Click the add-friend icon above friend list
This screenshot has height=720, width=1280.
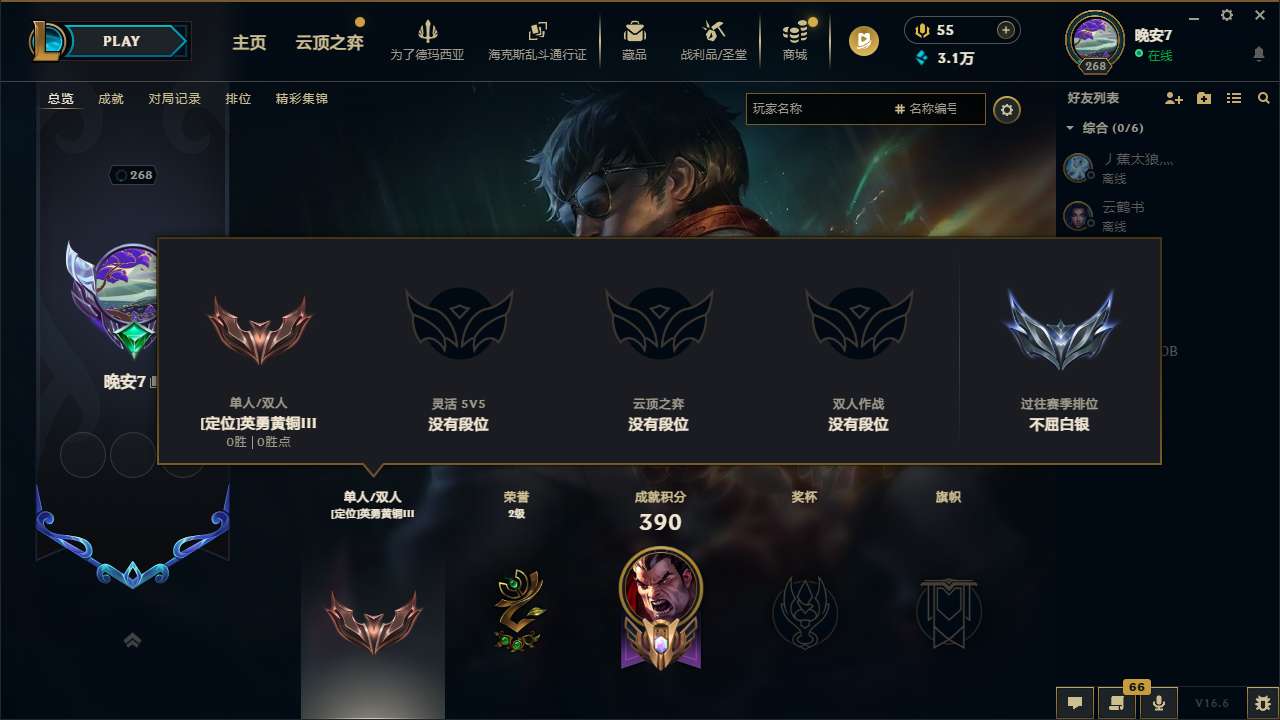click(1172, 98)
